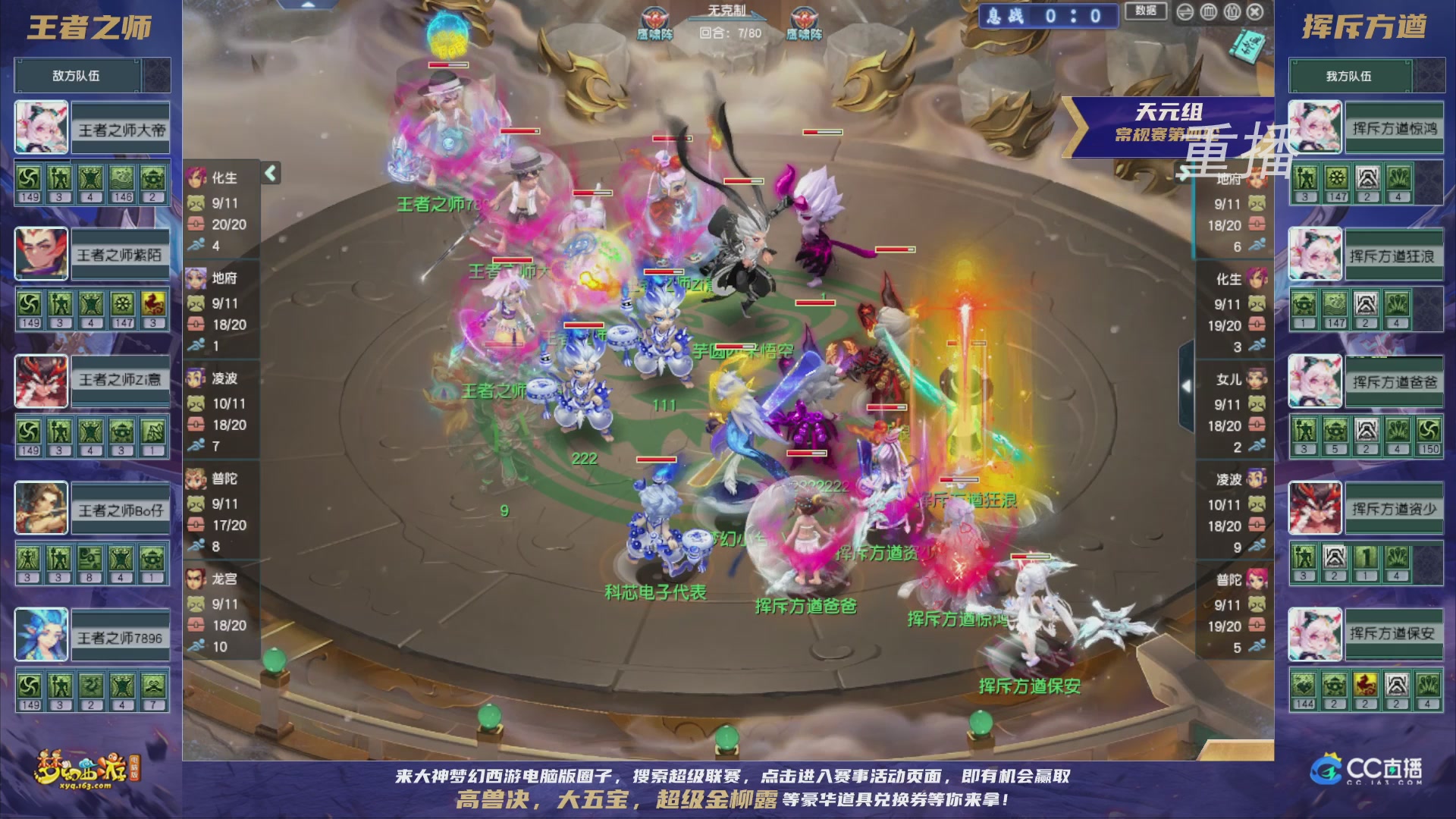Select the 龙宫 sect icon in the left panel

pos(196,580)
